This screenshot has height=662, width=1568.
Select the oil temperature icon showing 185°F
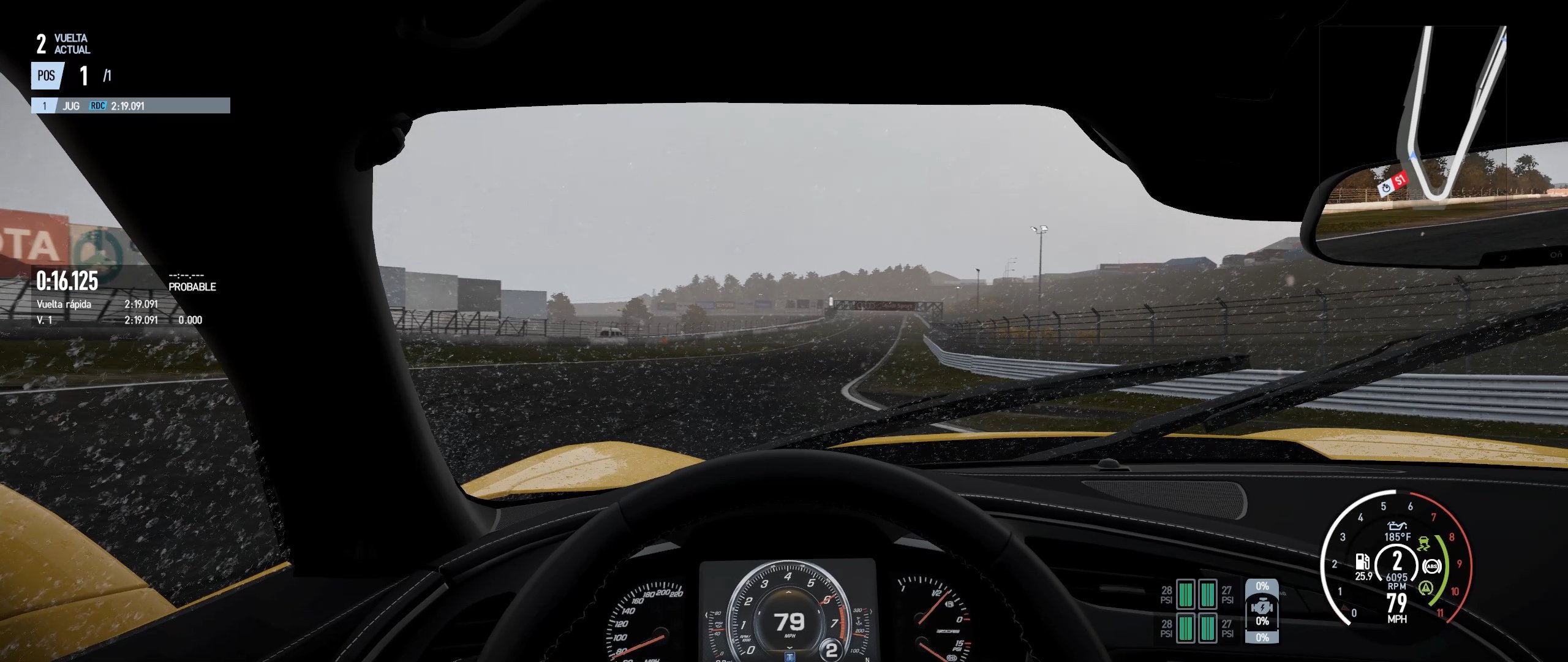tap(1398, 527)
